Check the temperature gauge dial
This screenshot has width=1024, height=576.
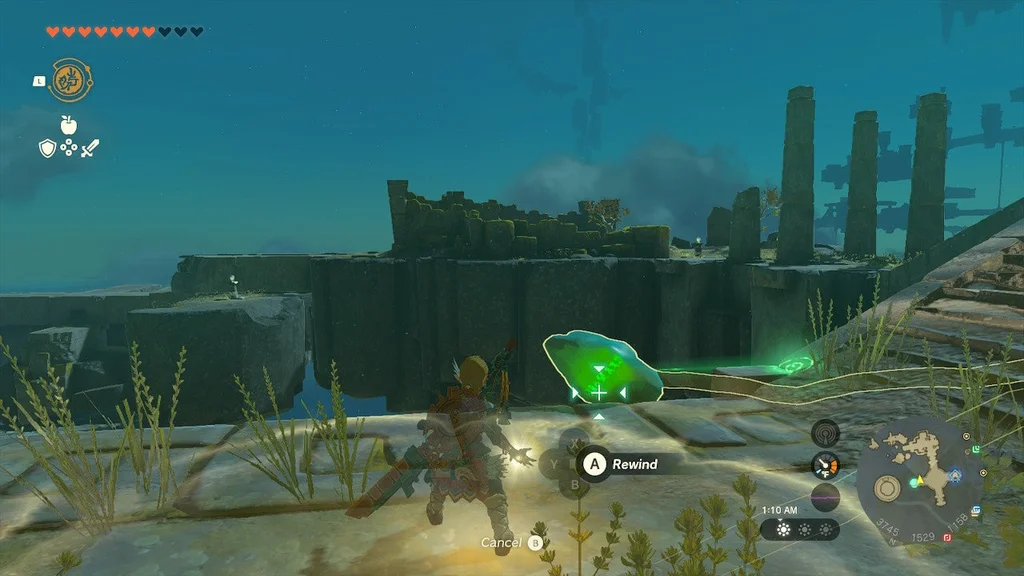click(x=825, y=465)
